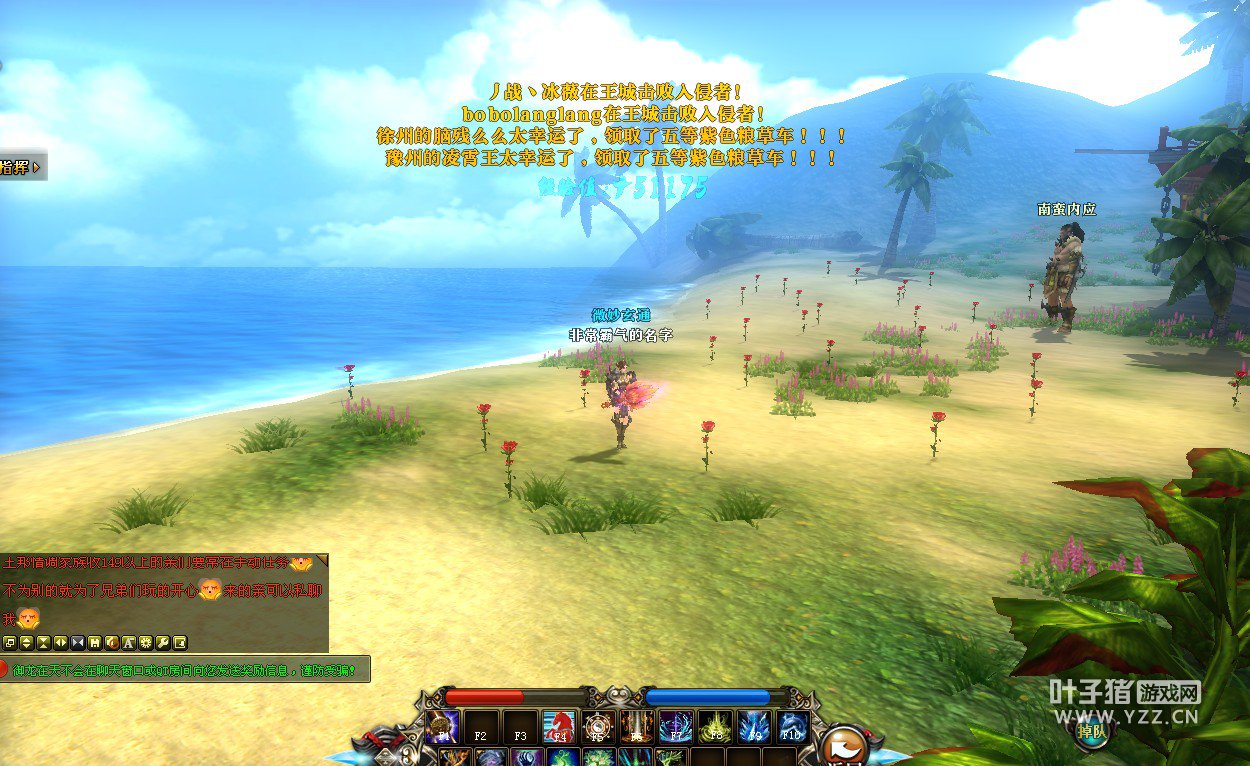Activate the F10 skill icon
This screenshot has height=766, width=1250.
click(792, 727)
